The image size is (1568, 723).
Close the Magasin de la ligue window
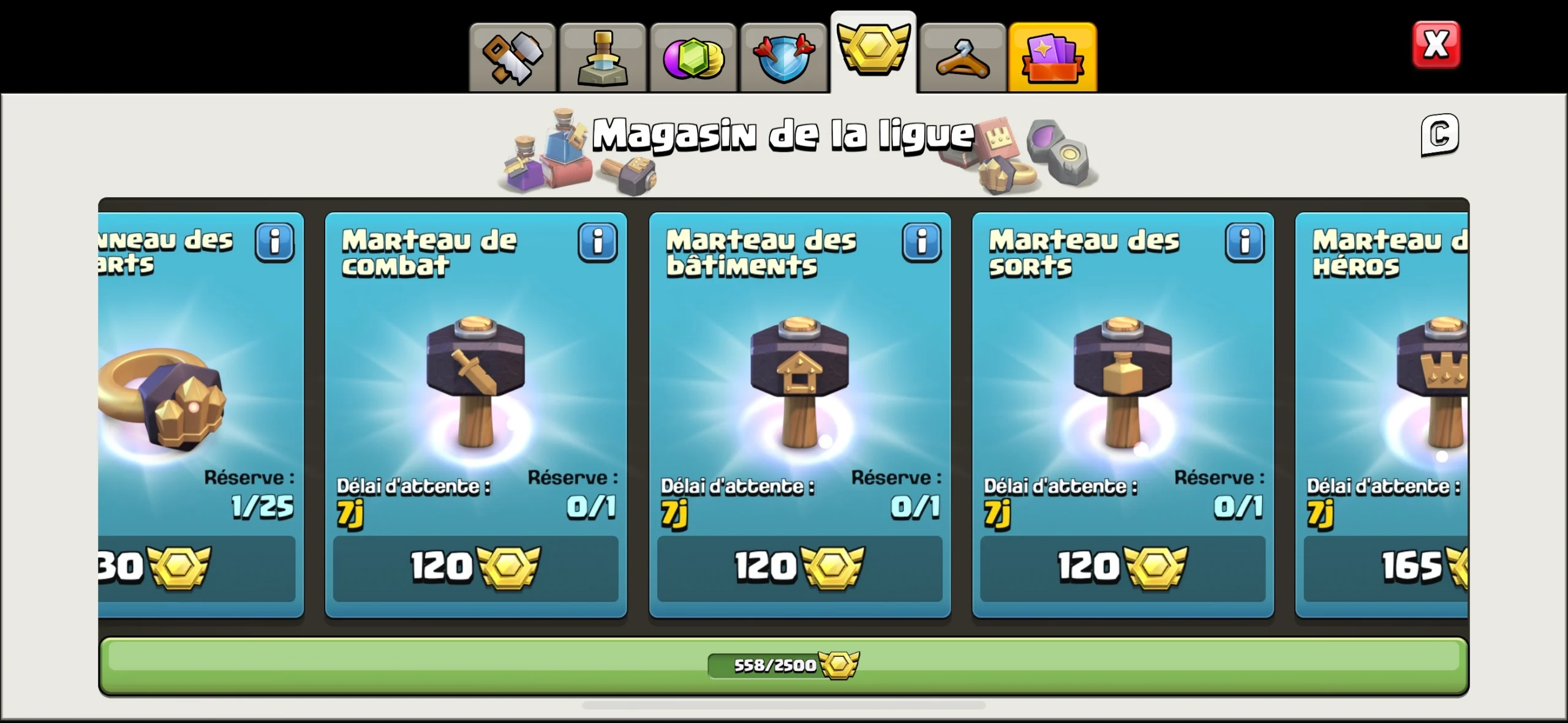click(1436, 43)
